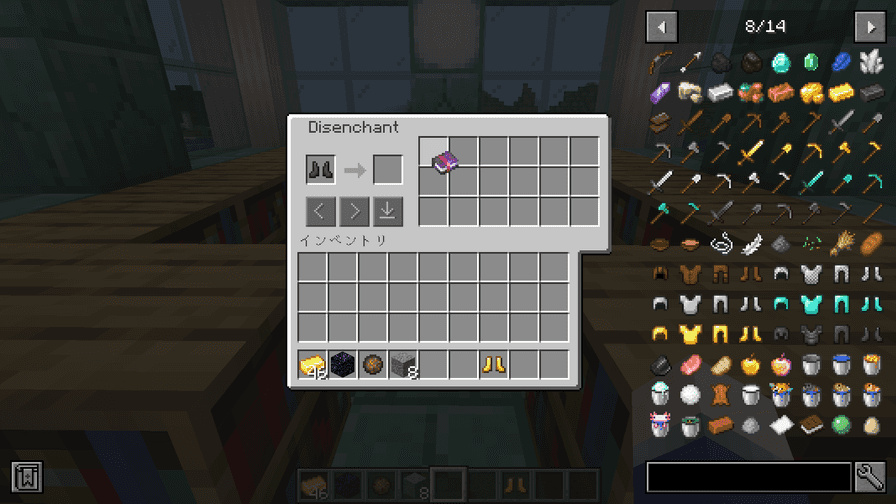The image size is (896, 504).
Task: Go to the previous item list page
Action: click(662, 27)
